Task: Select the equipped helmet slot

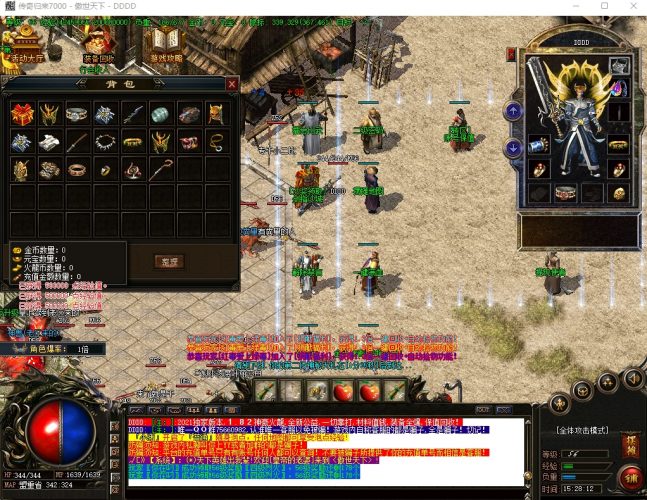Action: 619,66
